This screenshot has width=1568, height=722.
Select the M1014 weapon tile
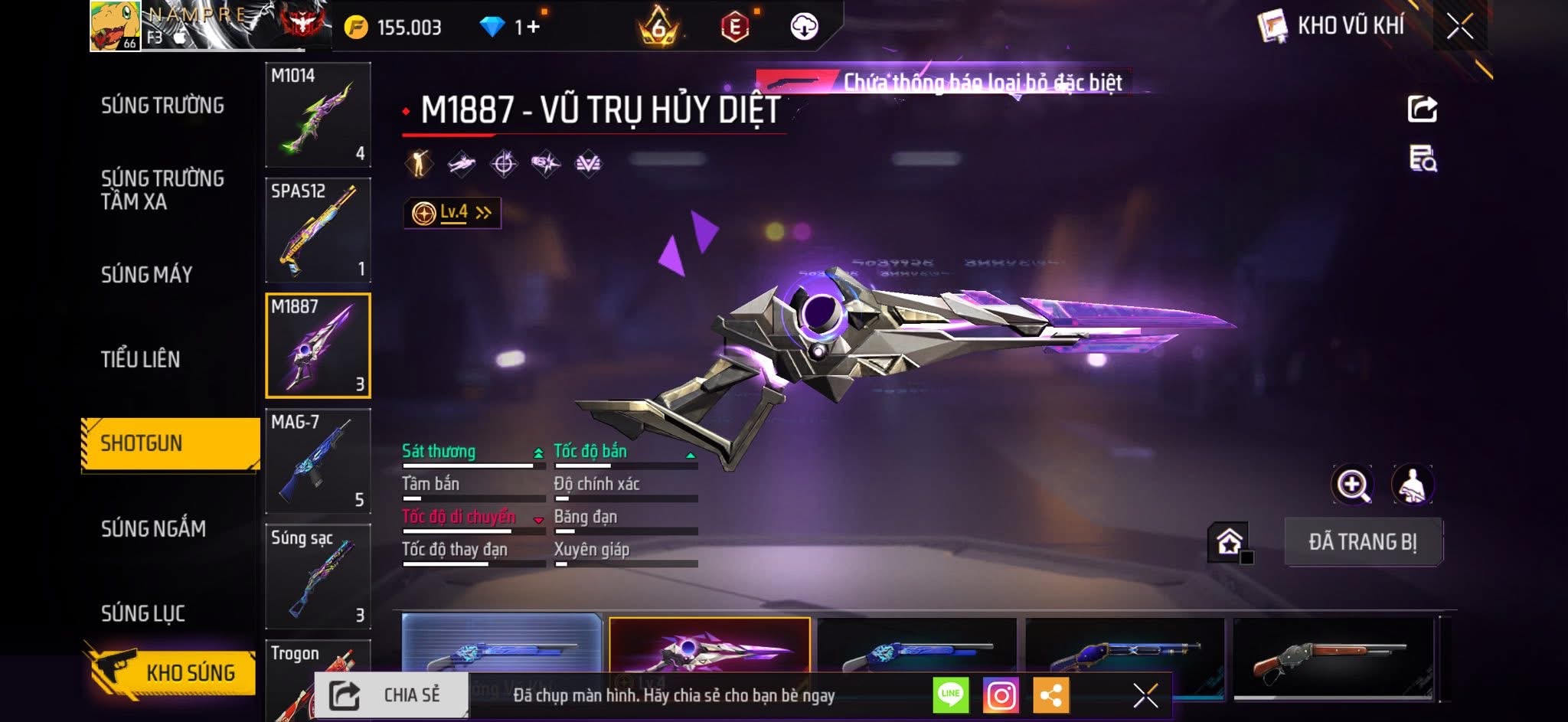[x=318, y=115]
